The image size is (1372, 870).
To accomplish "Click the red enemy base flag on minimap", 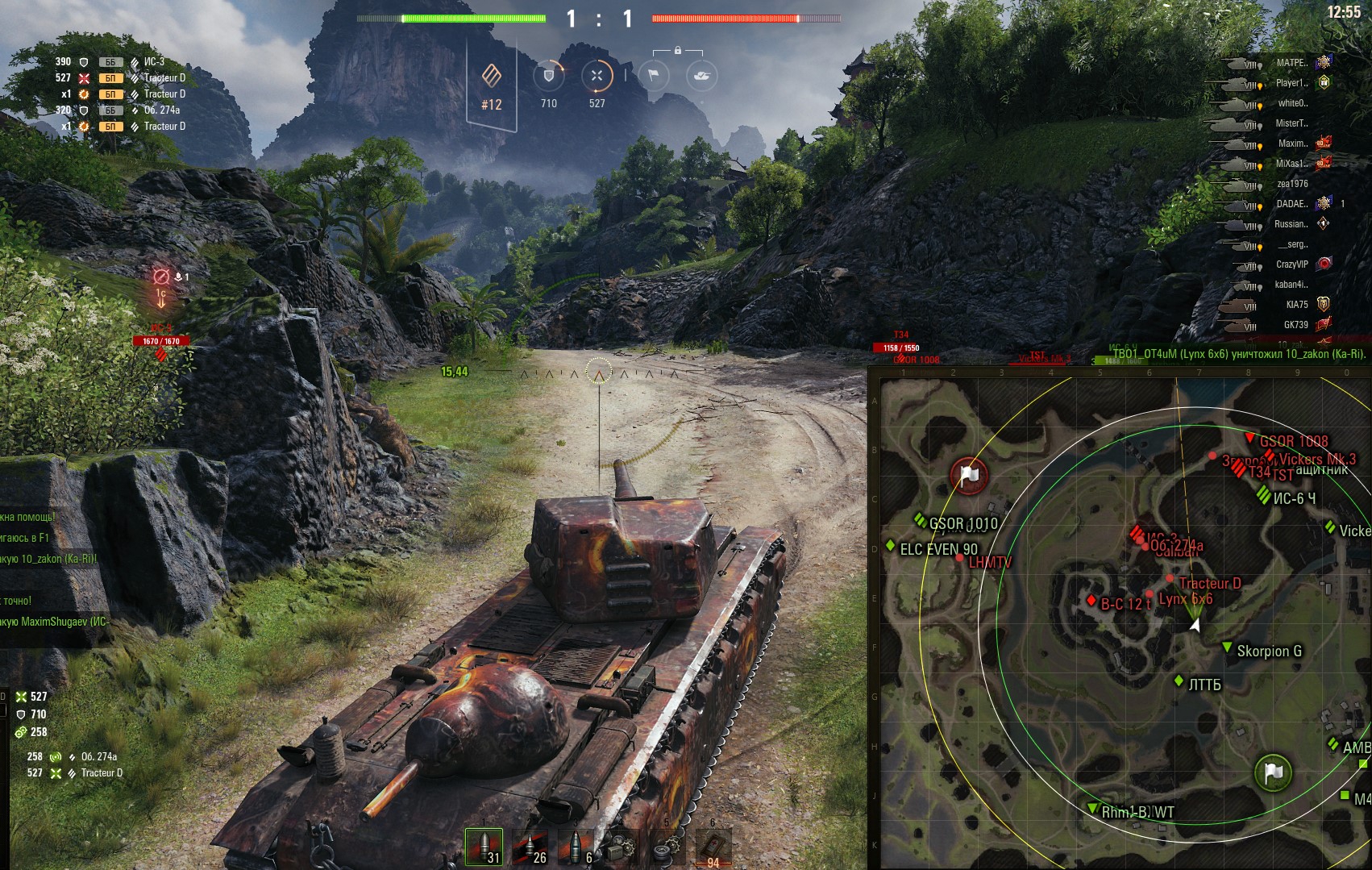I will click(969, 476).
